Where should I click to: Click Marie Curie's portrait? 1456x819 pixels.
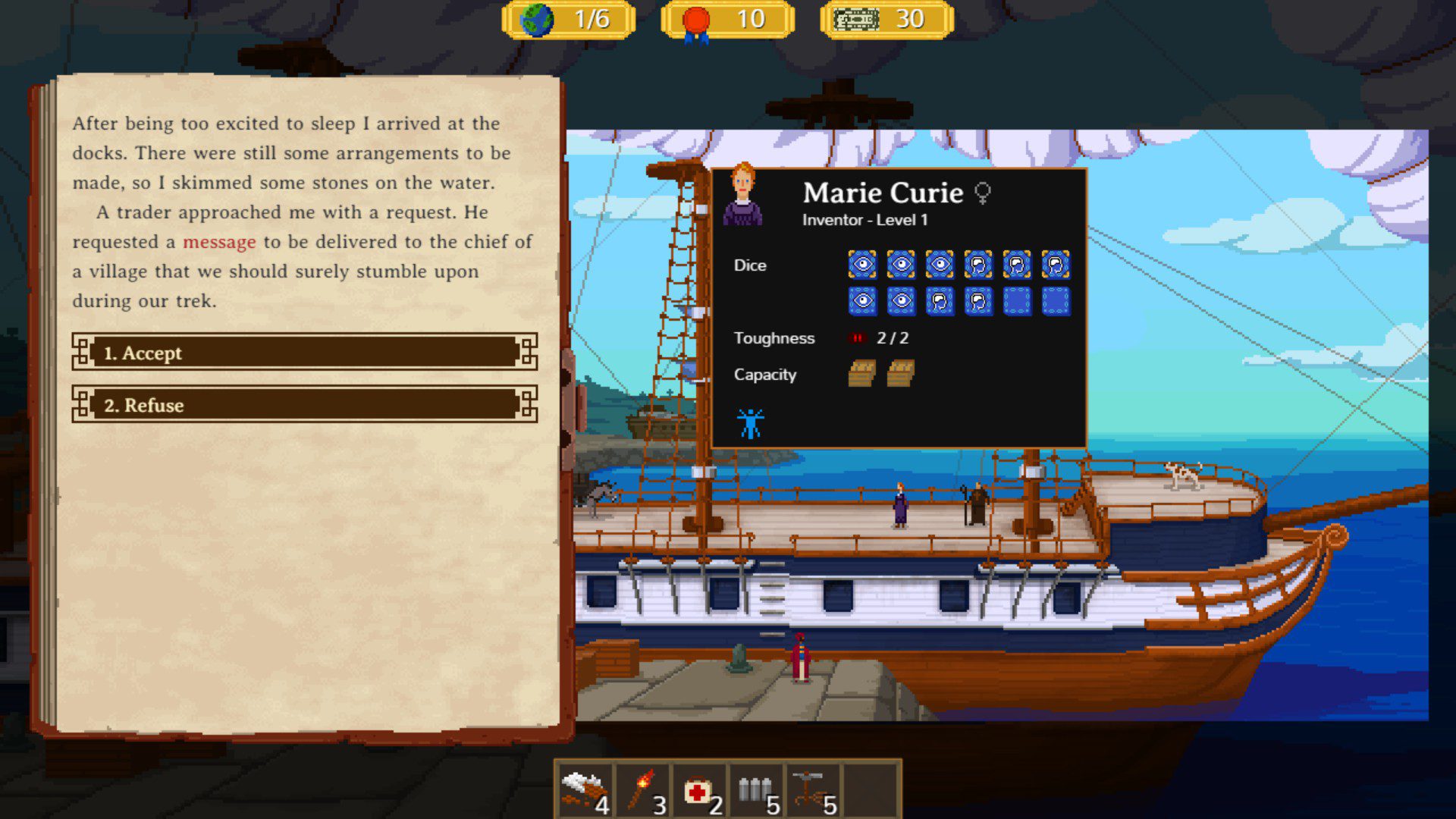pyautogui.click(x=742, y=196)
